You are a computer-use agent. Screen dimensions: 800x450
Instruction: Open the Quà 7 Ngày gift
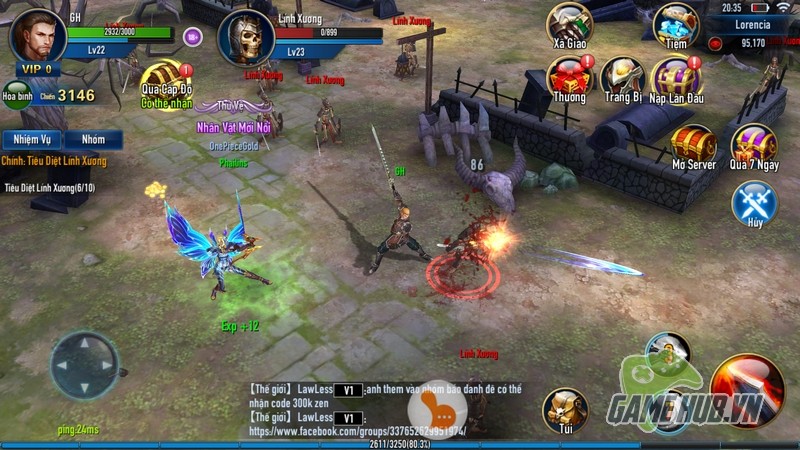click(753, 146)
